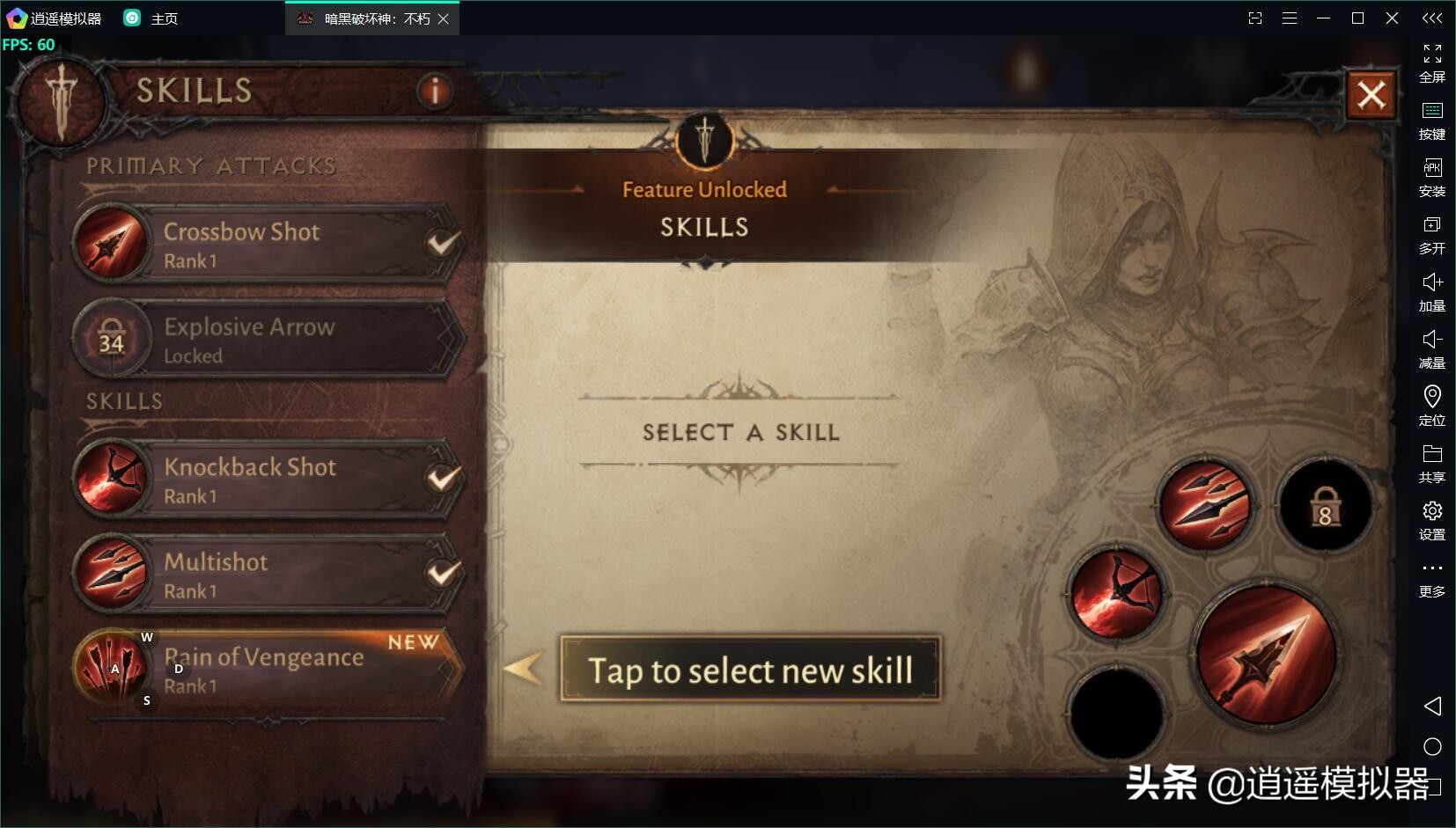The height and width of the screenshot is (828, 1456).
Task: Close the Skills panel
Action: 1371,95
